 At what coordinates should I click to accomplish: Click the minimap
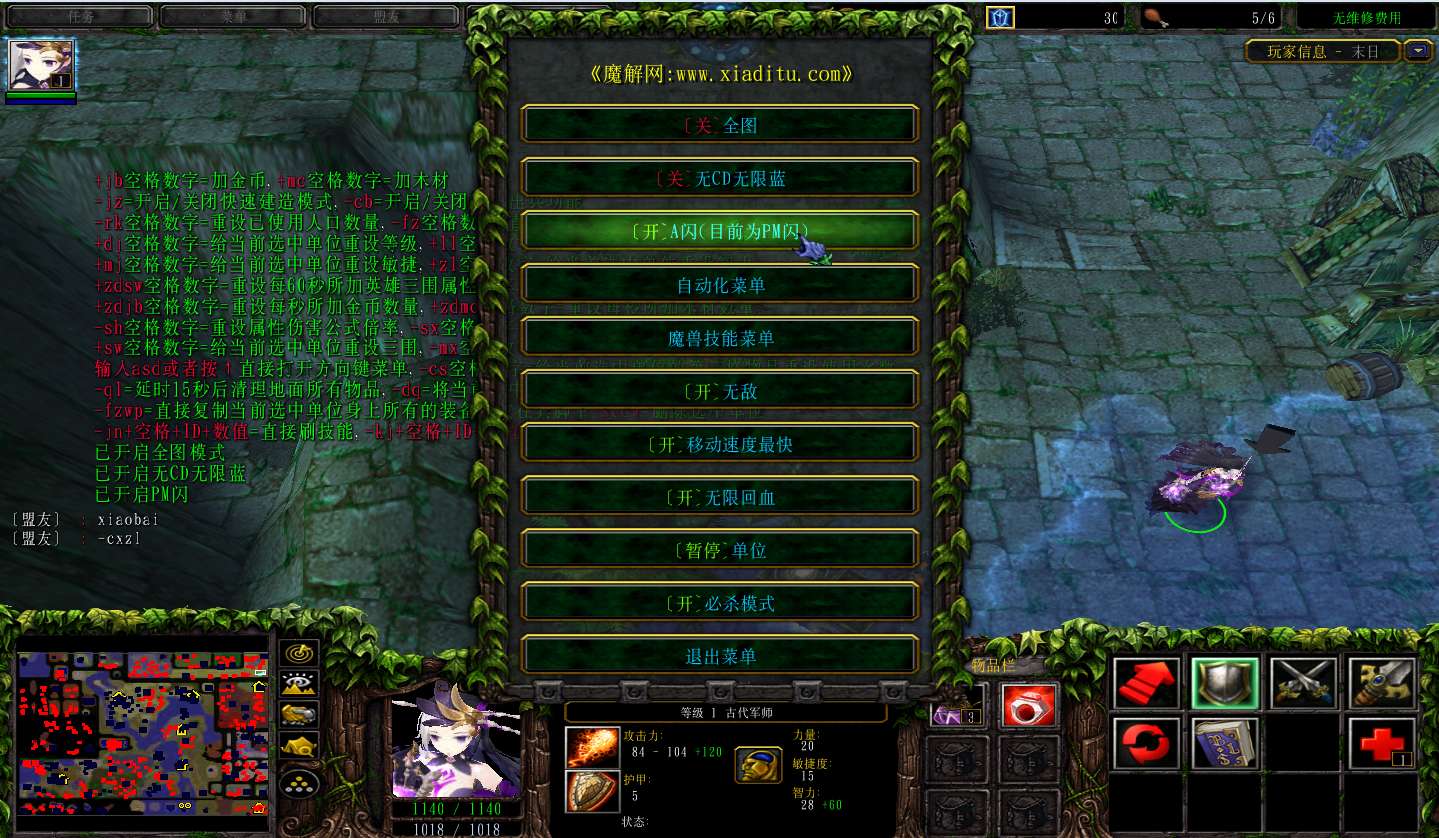point(143,731)
